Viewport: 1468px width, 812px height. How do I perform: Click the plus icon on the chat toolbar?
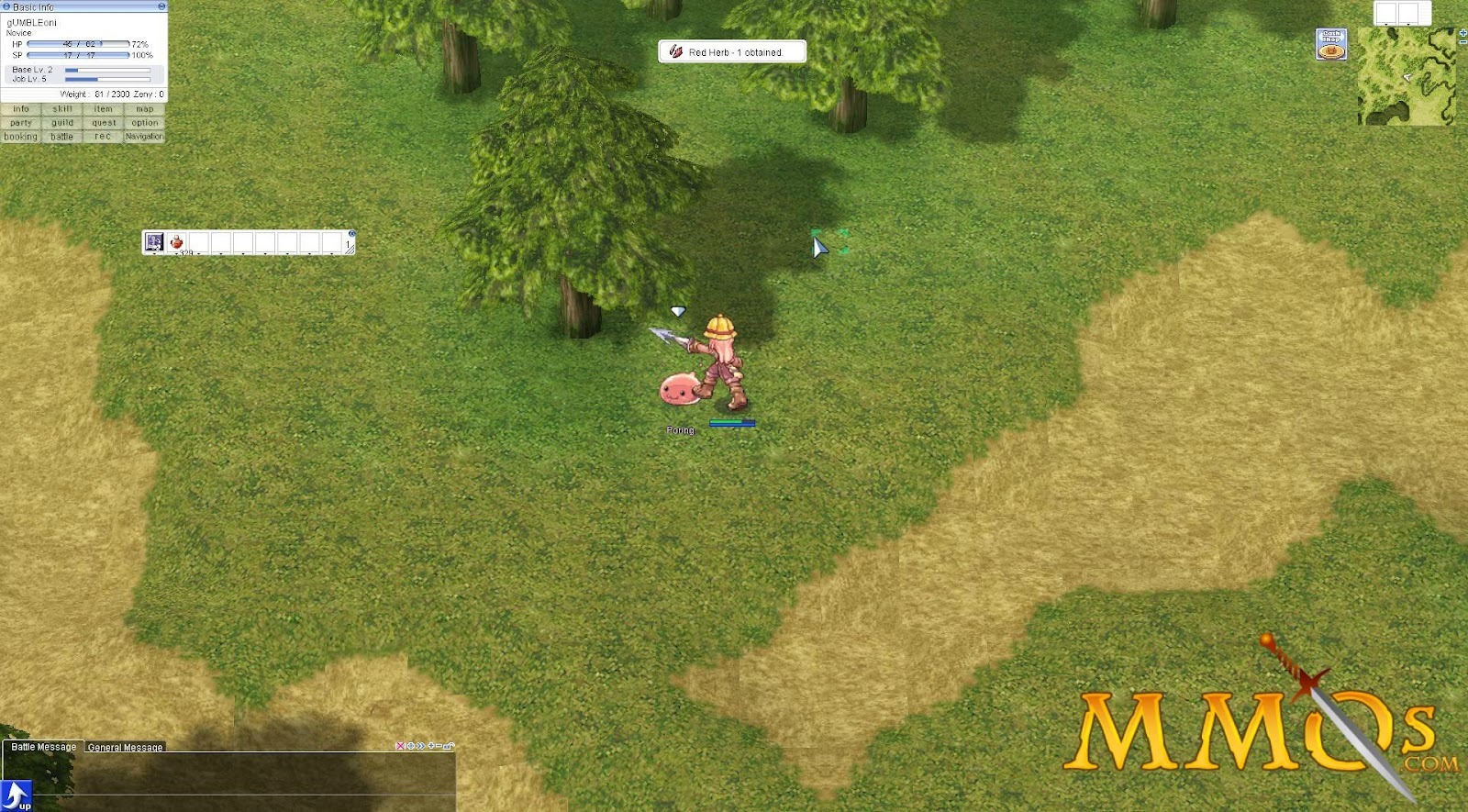(x=431, y=747)
